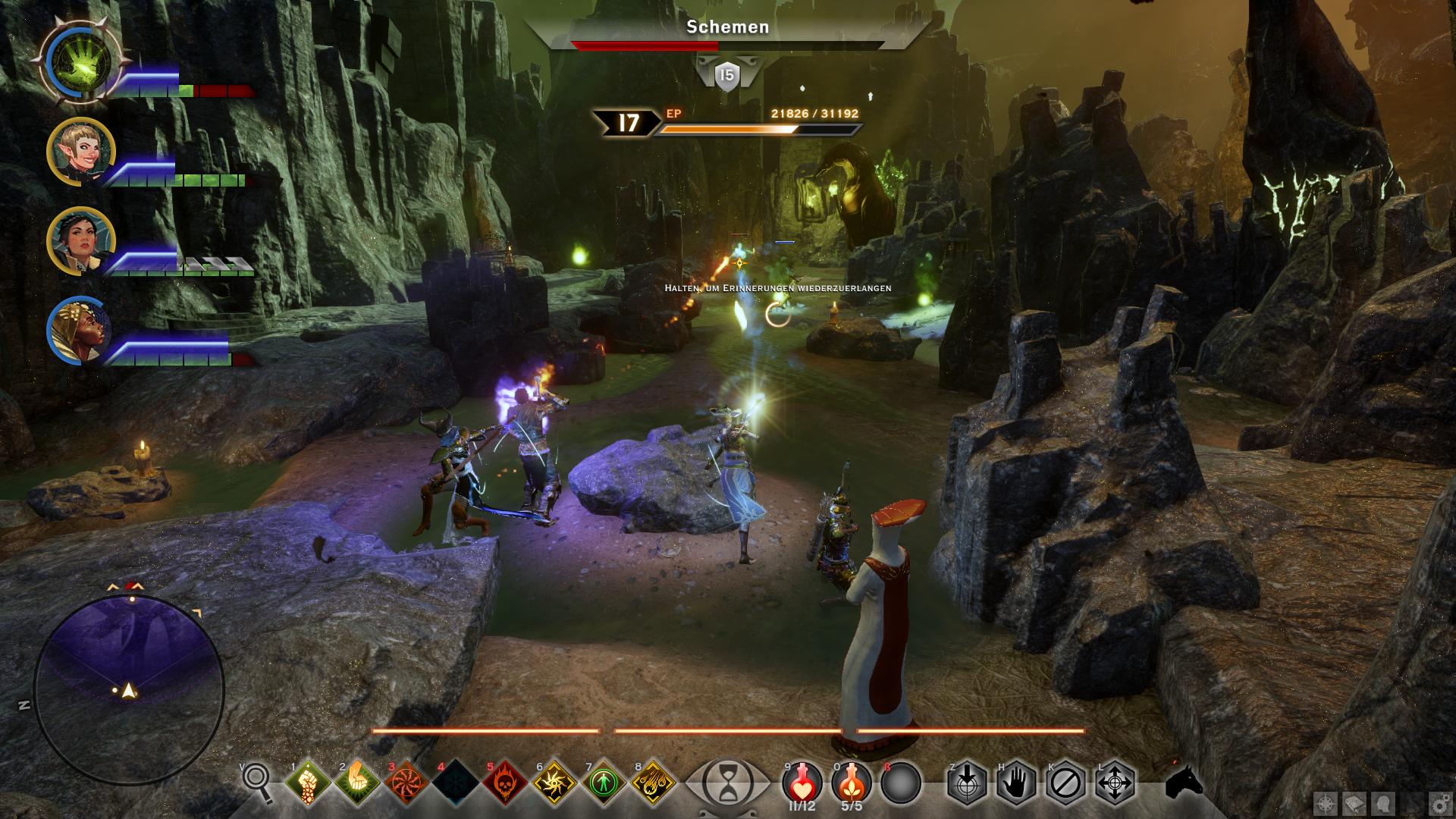The width and height of the screenshot is (1456, 819).
Task: Open the gear settings menu
Action: tap(1439, 803)
